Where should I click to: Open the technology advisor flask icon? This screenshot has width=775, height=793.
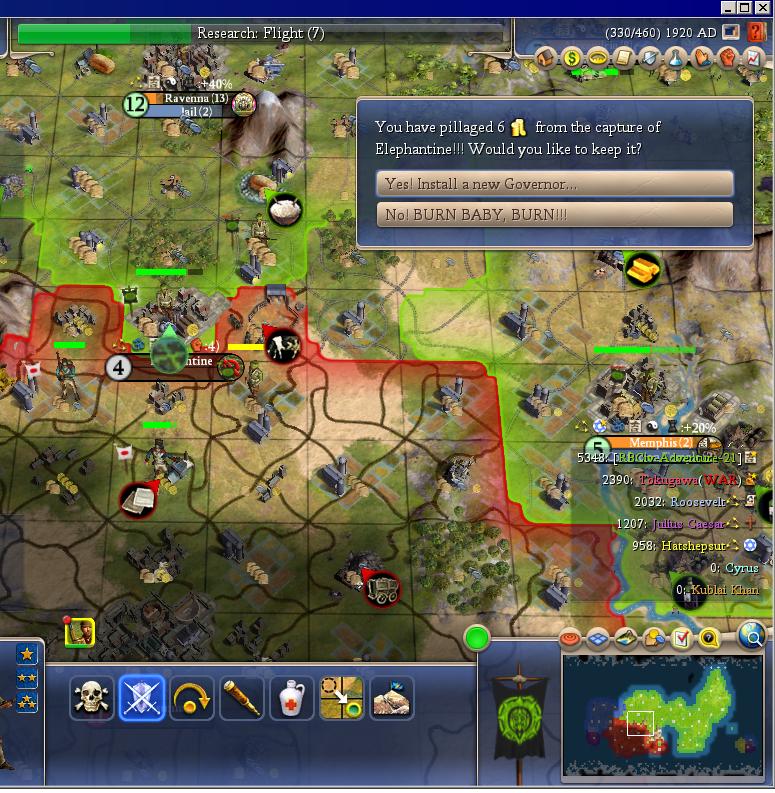(x=677, y=59)
